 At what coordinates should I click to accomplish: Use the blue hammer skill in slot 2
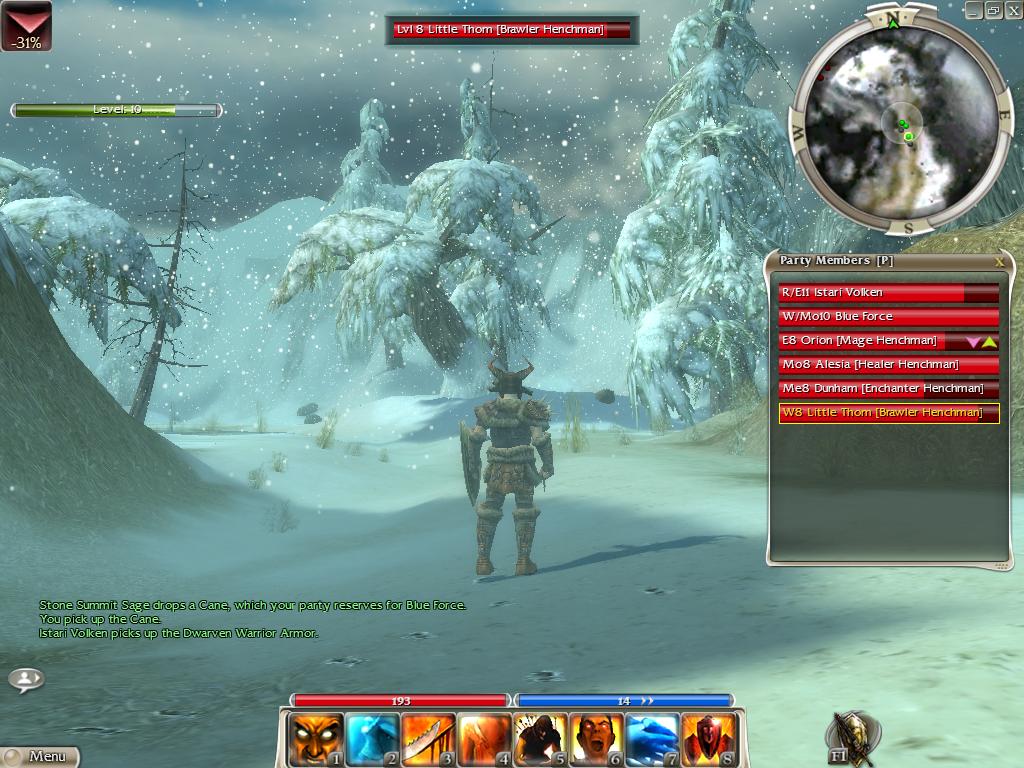pos(372,739)
